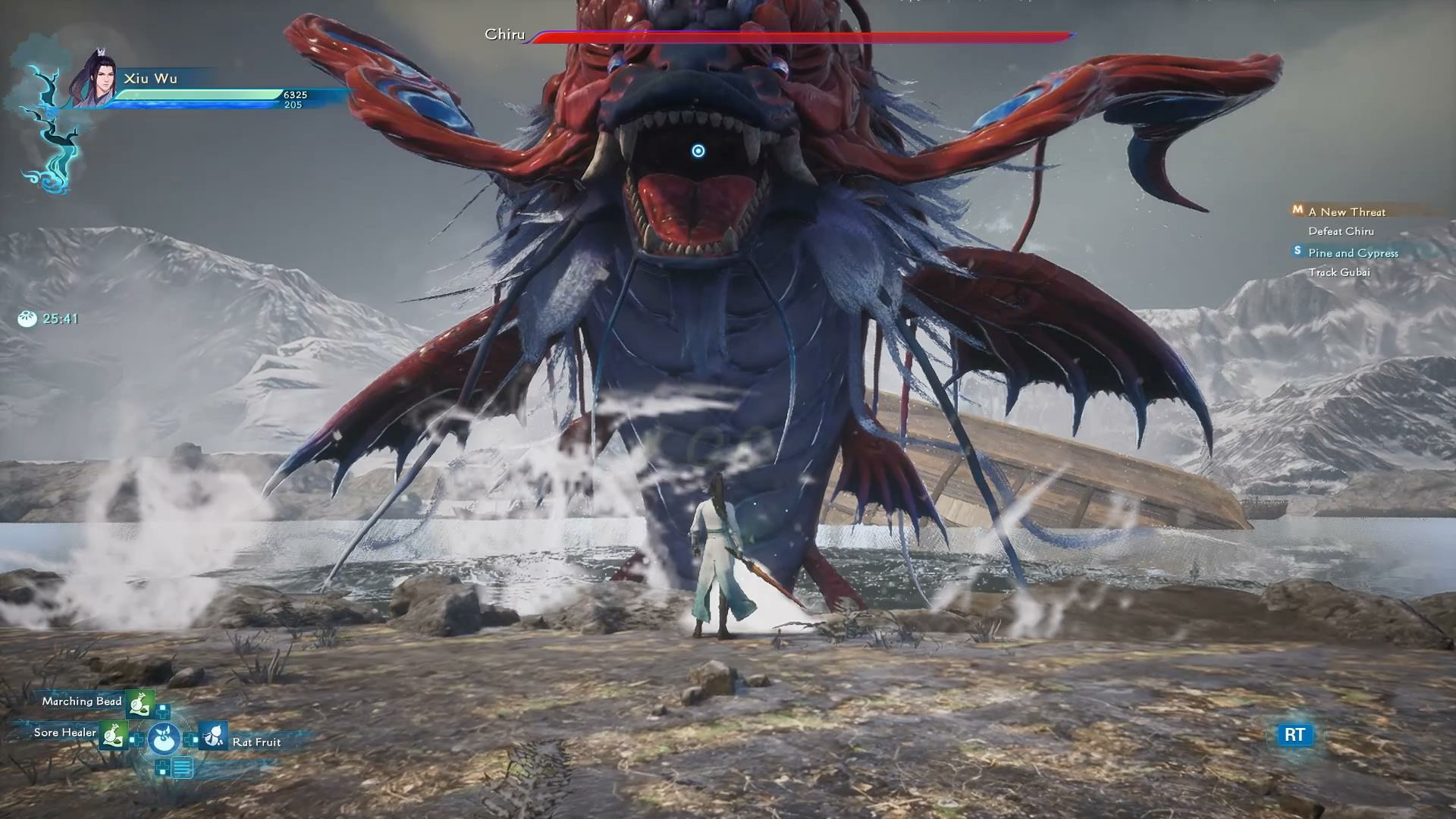
Task: Consume the Rat Fruit item
Action: pos(213,736)
